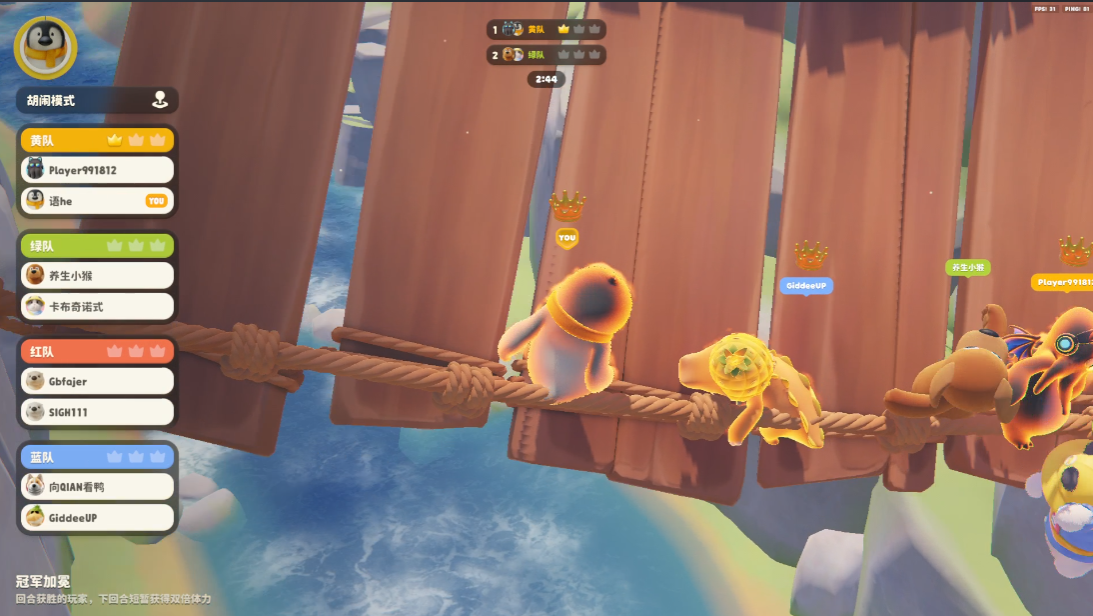Select the 卡布奇诺式 player row

[97, 306]
